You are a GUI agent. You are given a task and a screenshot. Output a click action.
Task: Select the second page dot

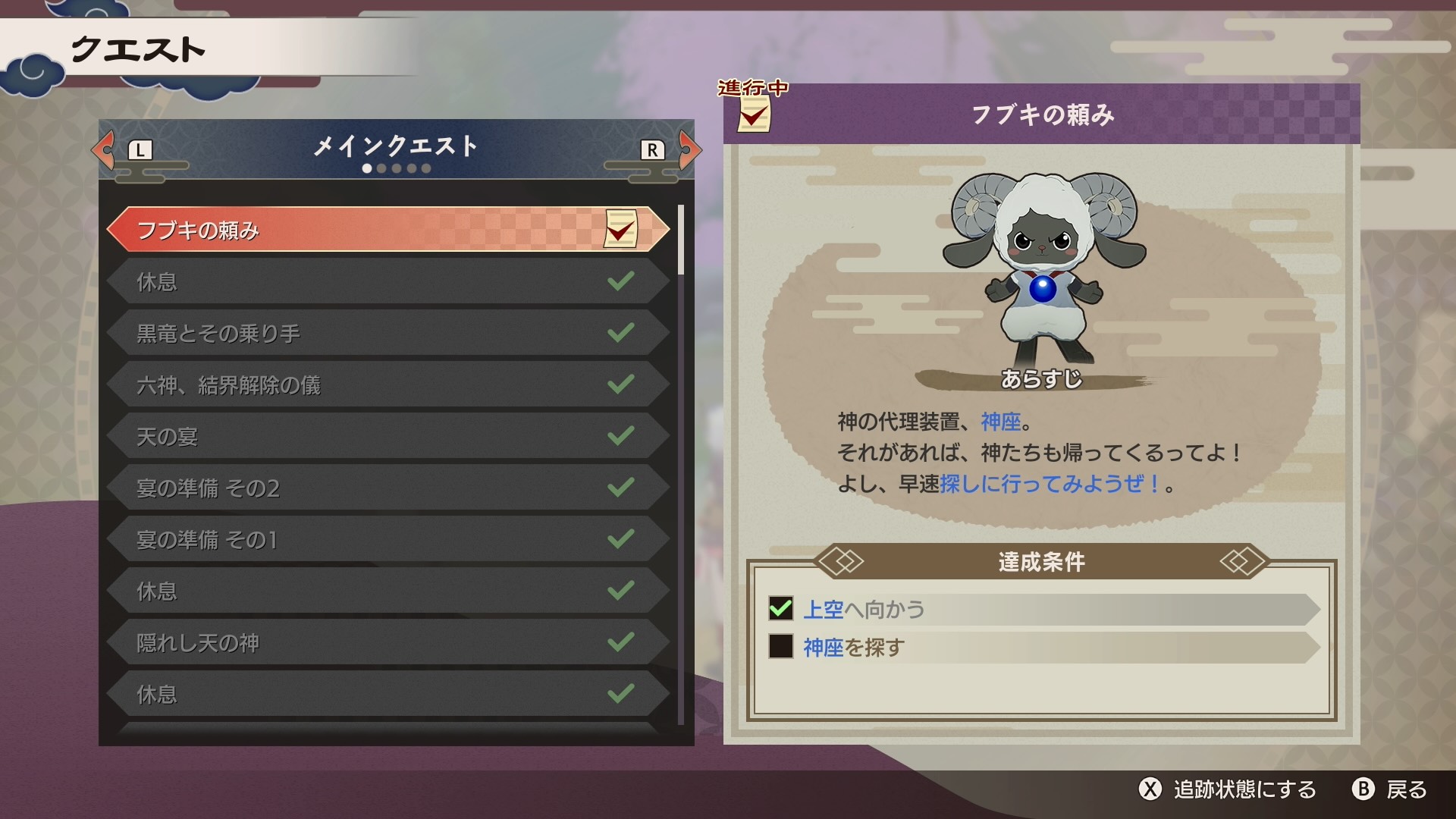pos(381,168)
